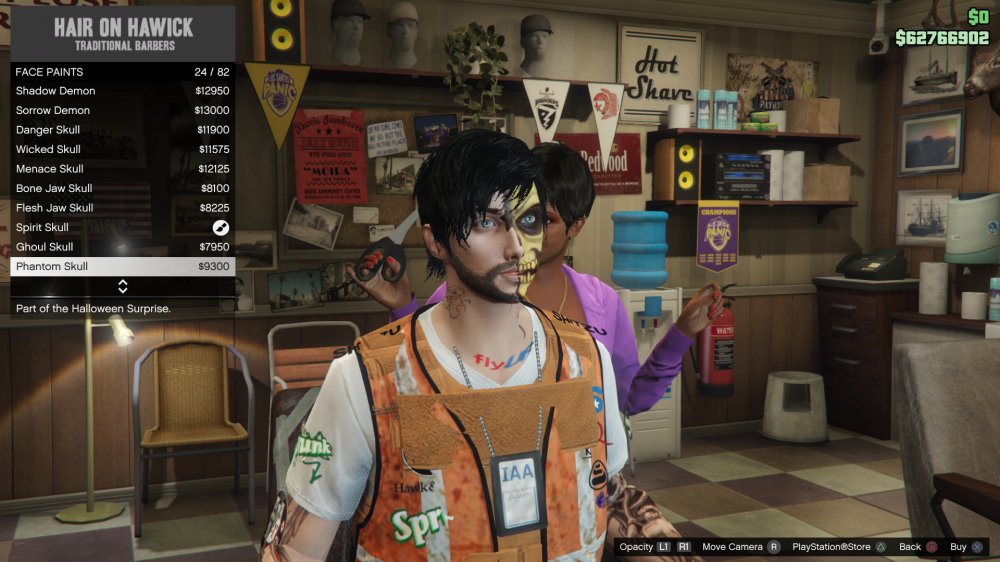Select Wicked Skull priced at $11575
This screenshot has width=1000, height=562.
click(x=122, y=149)
